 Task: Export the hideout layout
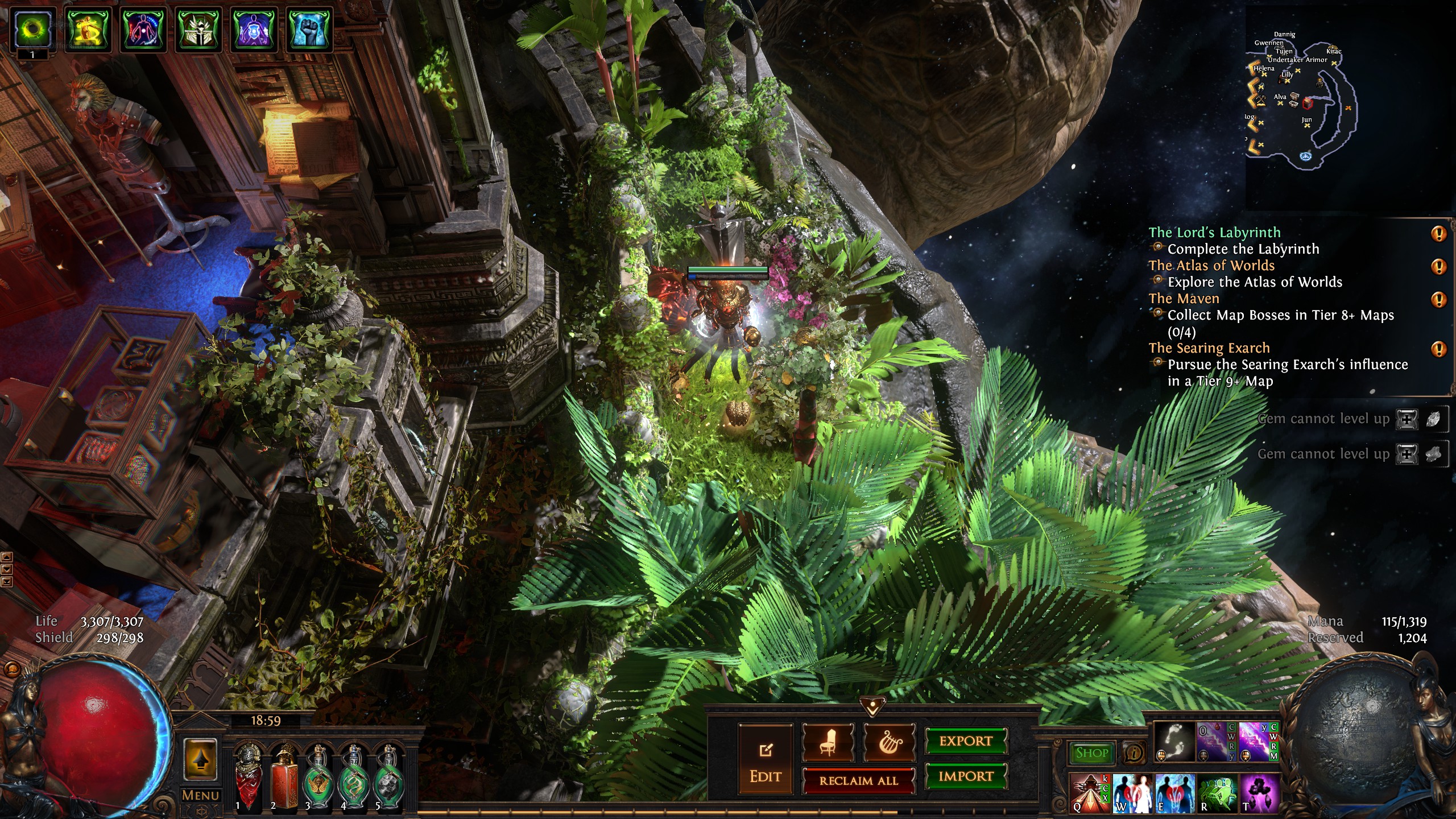tap(966, 741)
